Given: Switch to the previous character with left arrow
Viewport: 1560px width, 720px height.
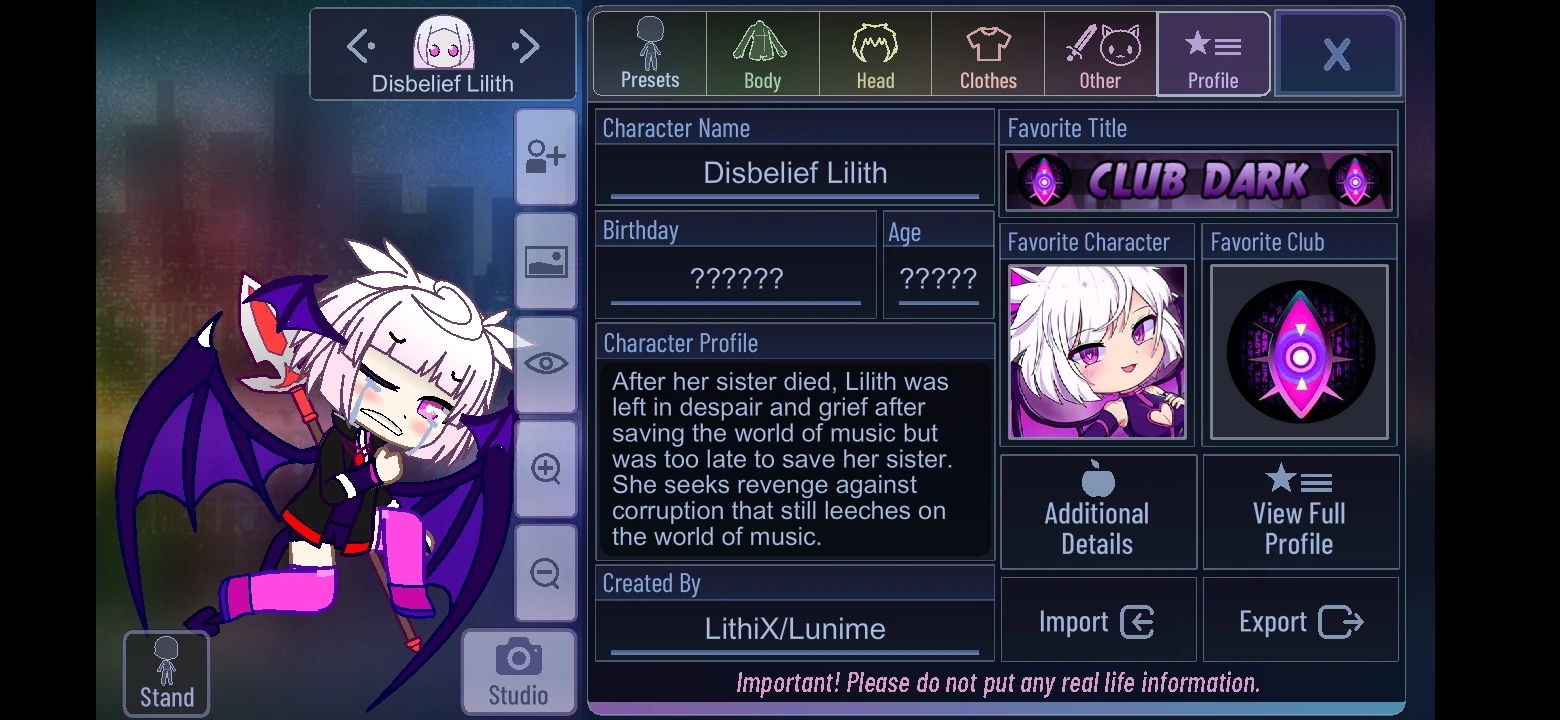Looking at the screenshot, I should (360, 44).
